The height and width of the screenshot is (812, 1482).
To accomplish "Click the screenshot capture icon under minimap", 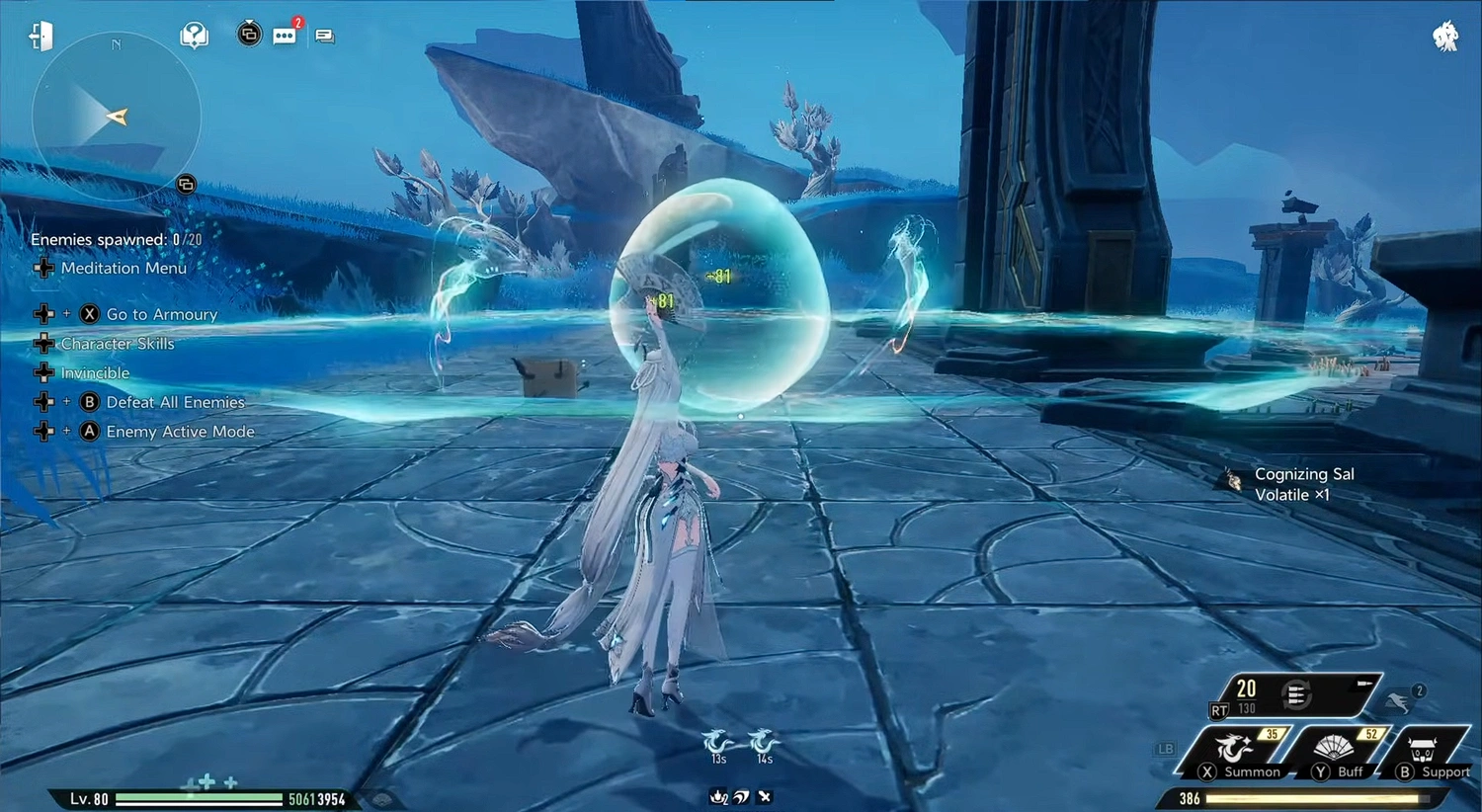I will [186, 184].
